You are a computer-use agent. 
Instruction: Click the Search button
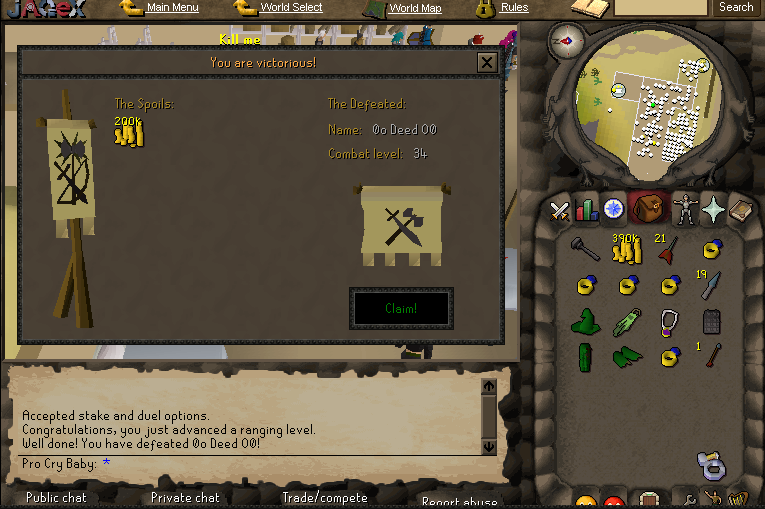(736, 7)
